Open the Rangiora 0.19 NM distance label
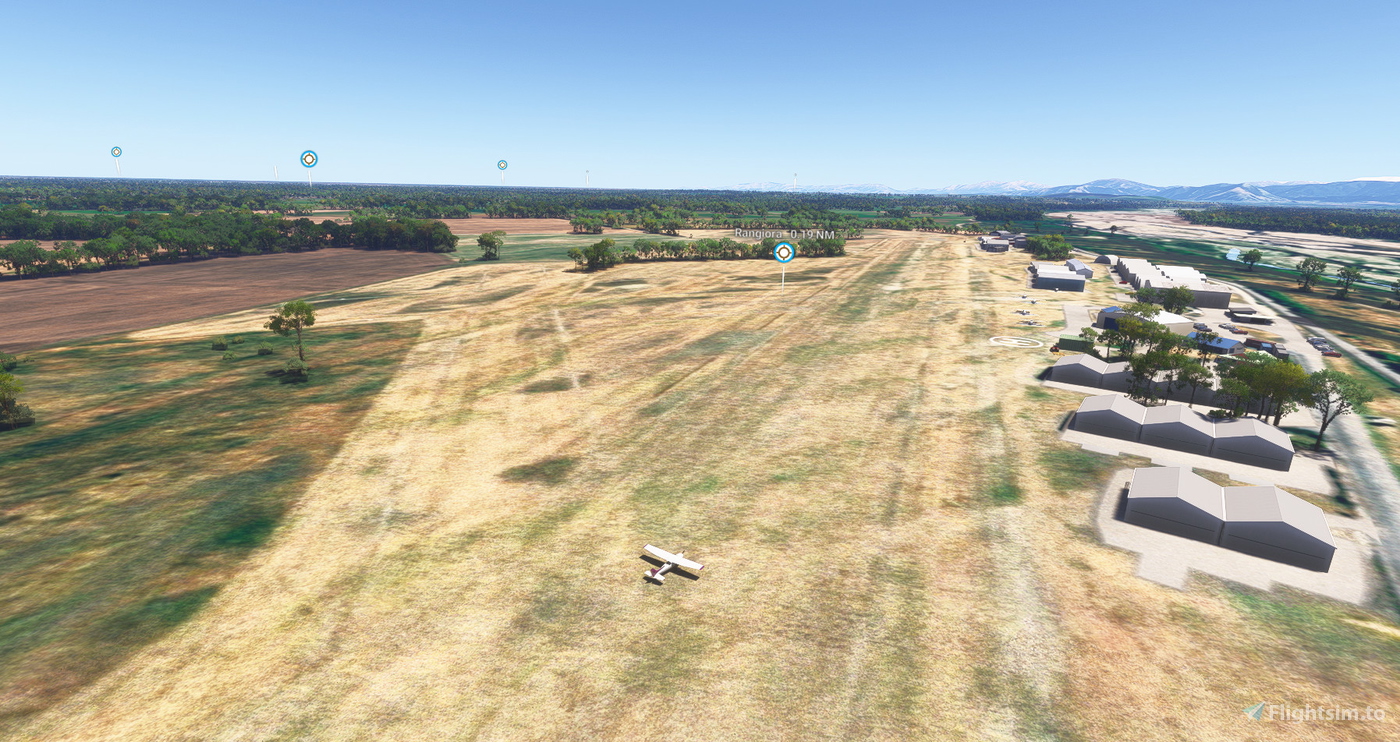Screen dimensions: 1400x742 (785, 233)
